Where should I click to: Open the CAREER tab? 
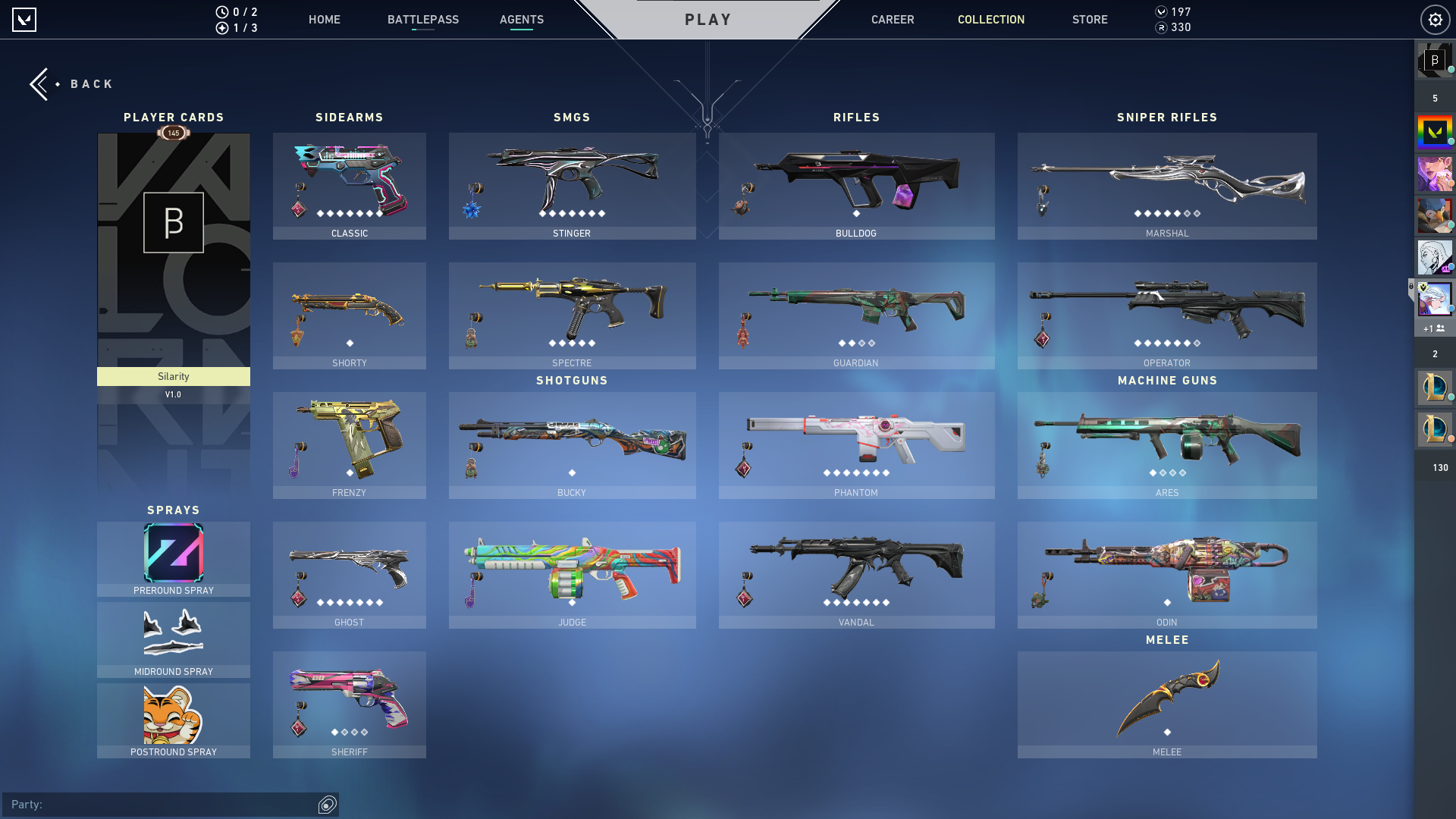(x=893, y=20)
